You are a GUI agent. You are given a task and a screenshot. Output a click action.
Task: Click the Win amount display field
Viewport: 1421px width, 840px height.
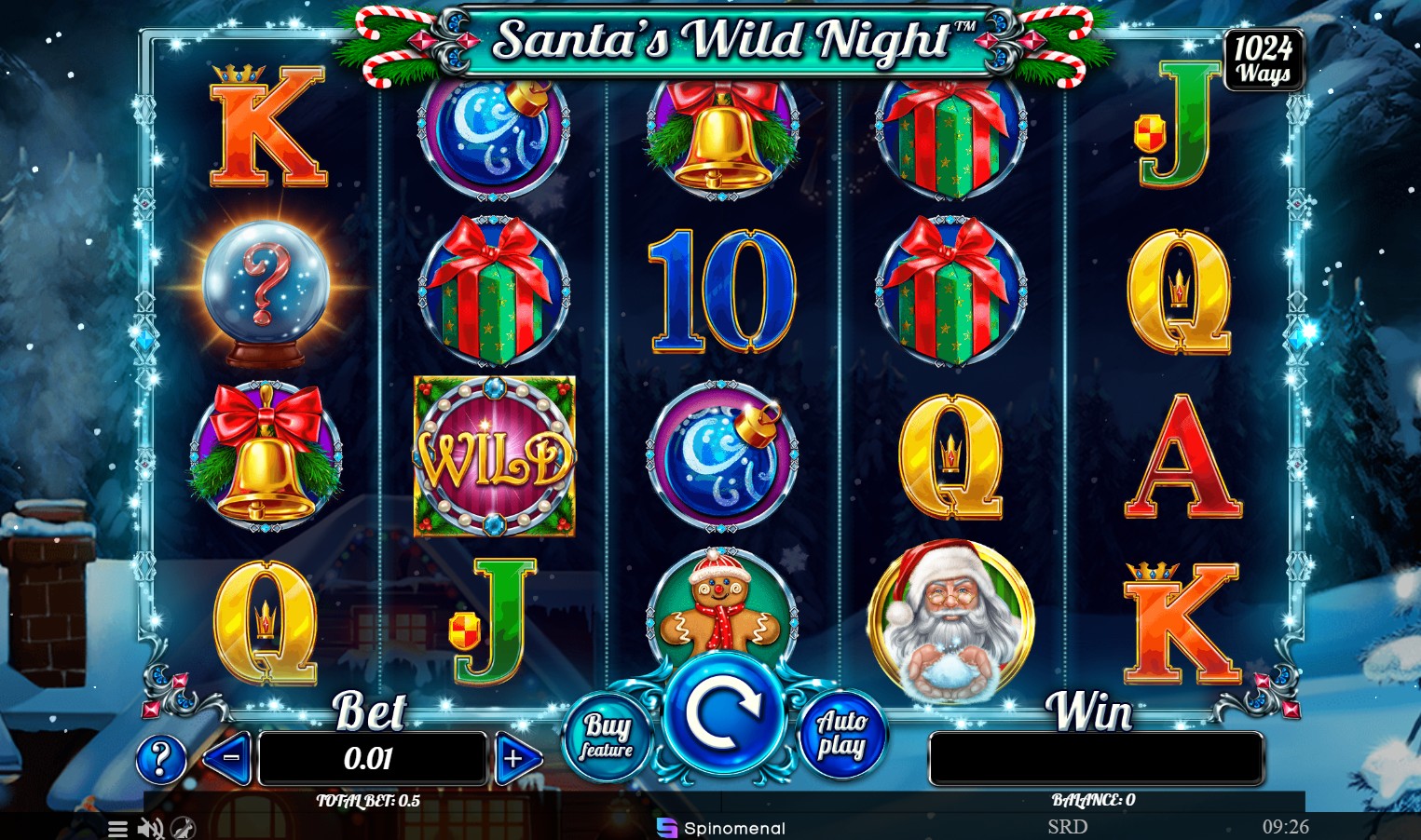click(1095, 759)
